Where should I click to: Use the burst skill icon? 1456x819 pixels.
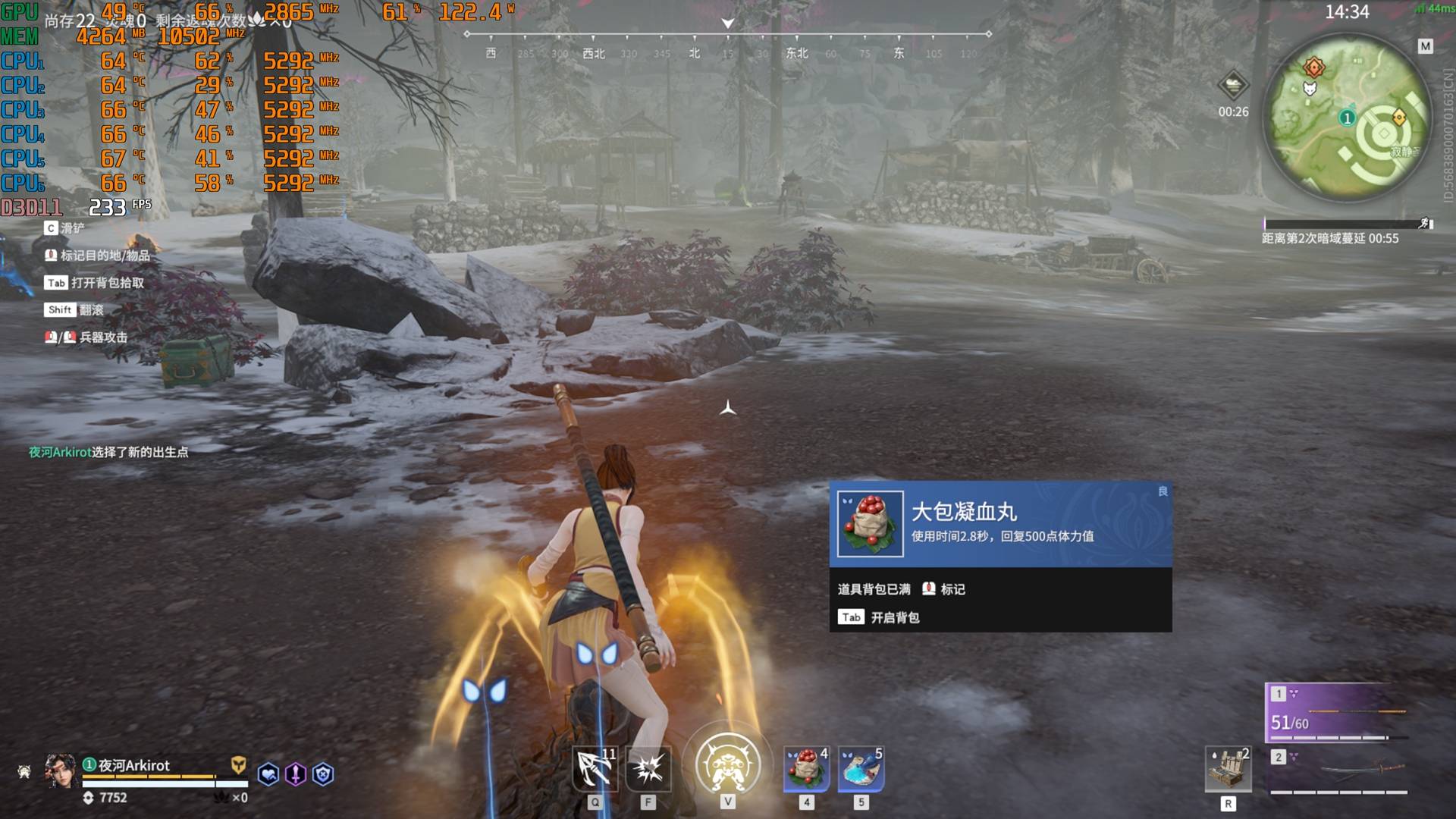tap(648, 770)
